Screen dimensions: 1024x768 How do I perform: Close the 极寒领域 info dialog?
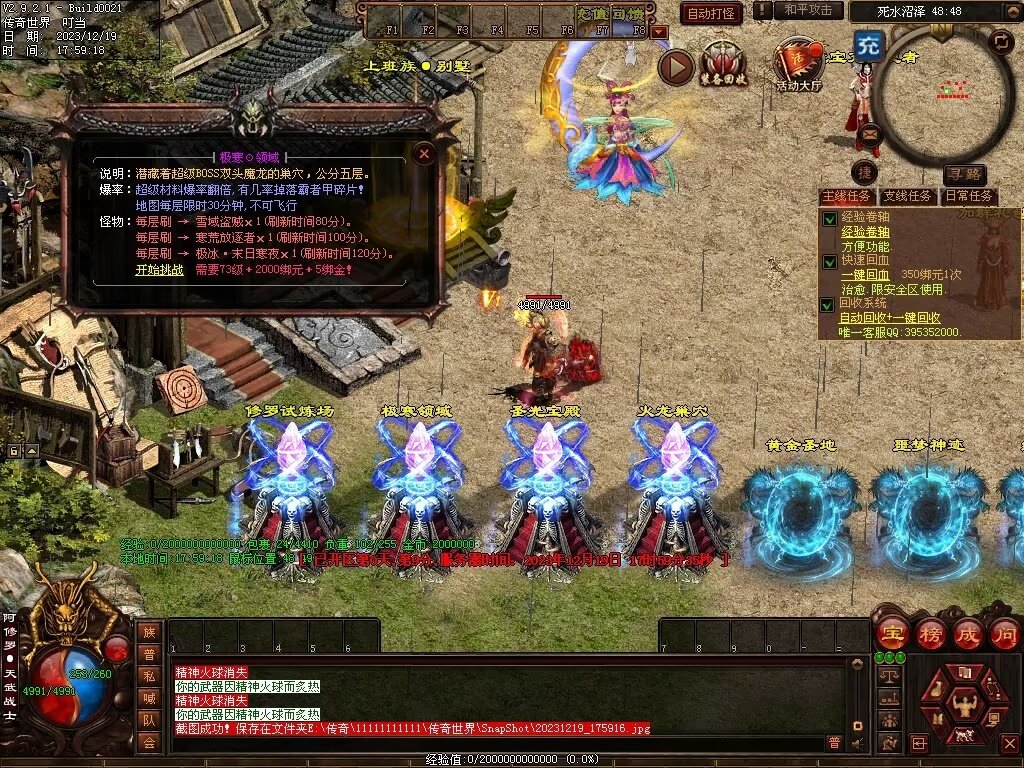pyautogui.click(x=425, y=153)
